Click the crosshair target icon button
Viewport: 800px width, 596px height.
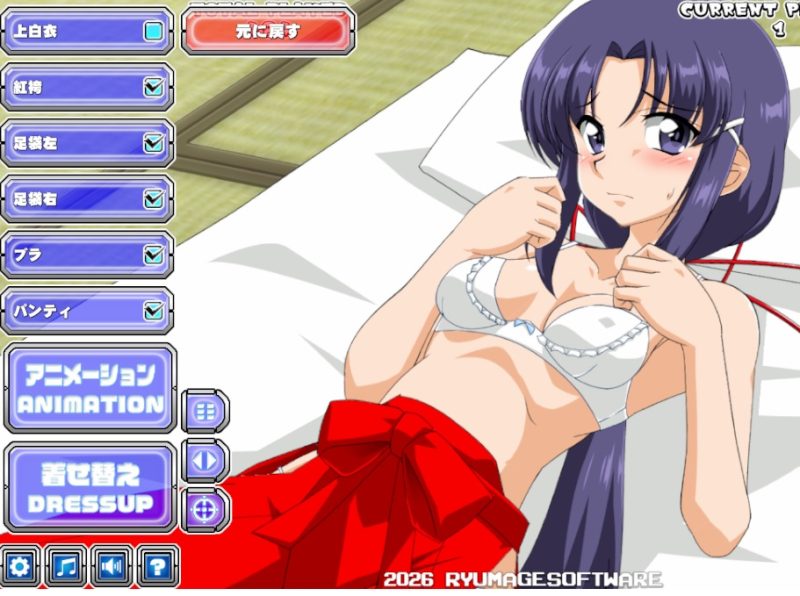click(x=206, y=510)
